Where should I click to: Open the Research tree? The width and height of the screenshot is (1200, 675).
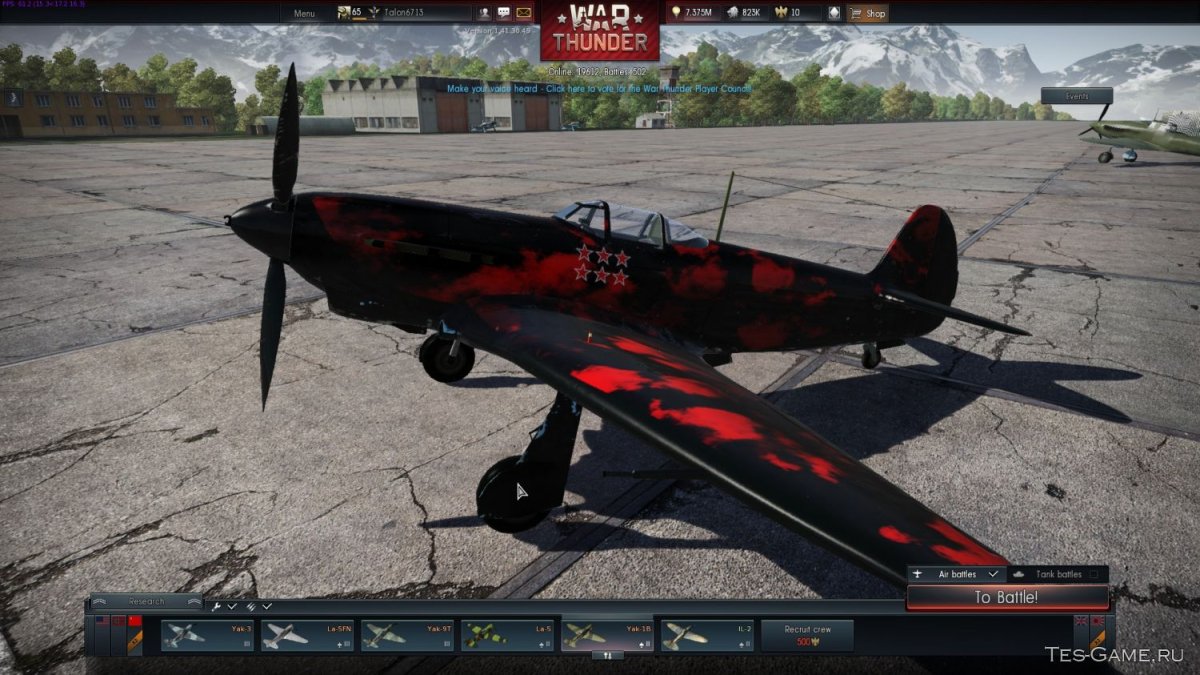tap(146, 602)
